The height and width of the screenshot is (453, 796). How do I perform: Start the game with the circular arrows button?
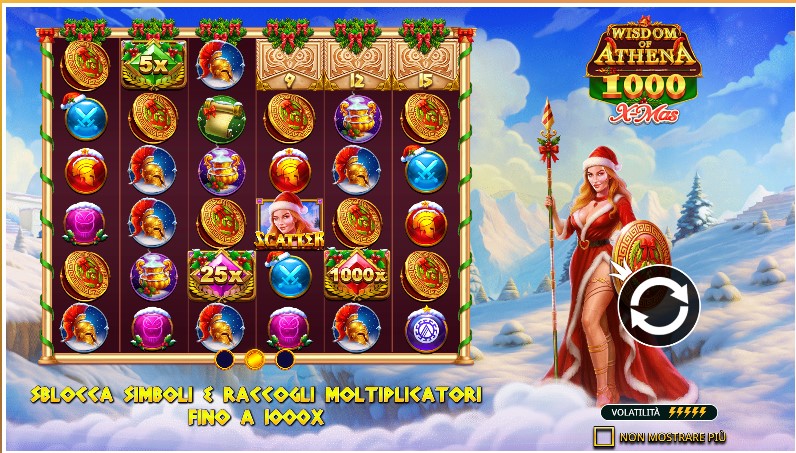[x=658, y=306]
